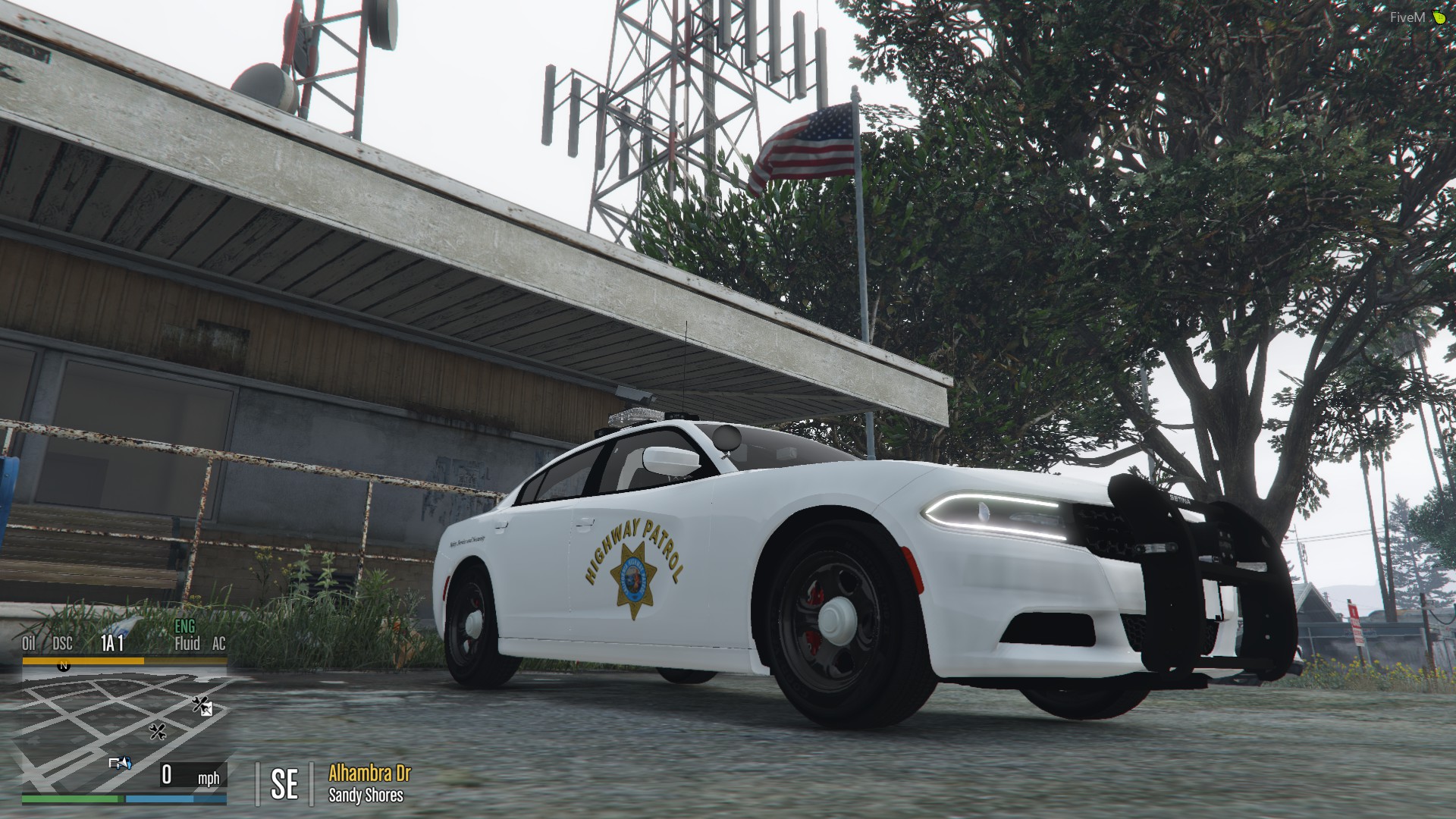Viewport: 1456px width, 819px height.
Task: Click the mph unit label on the speedometer
Action: [210, 778]
